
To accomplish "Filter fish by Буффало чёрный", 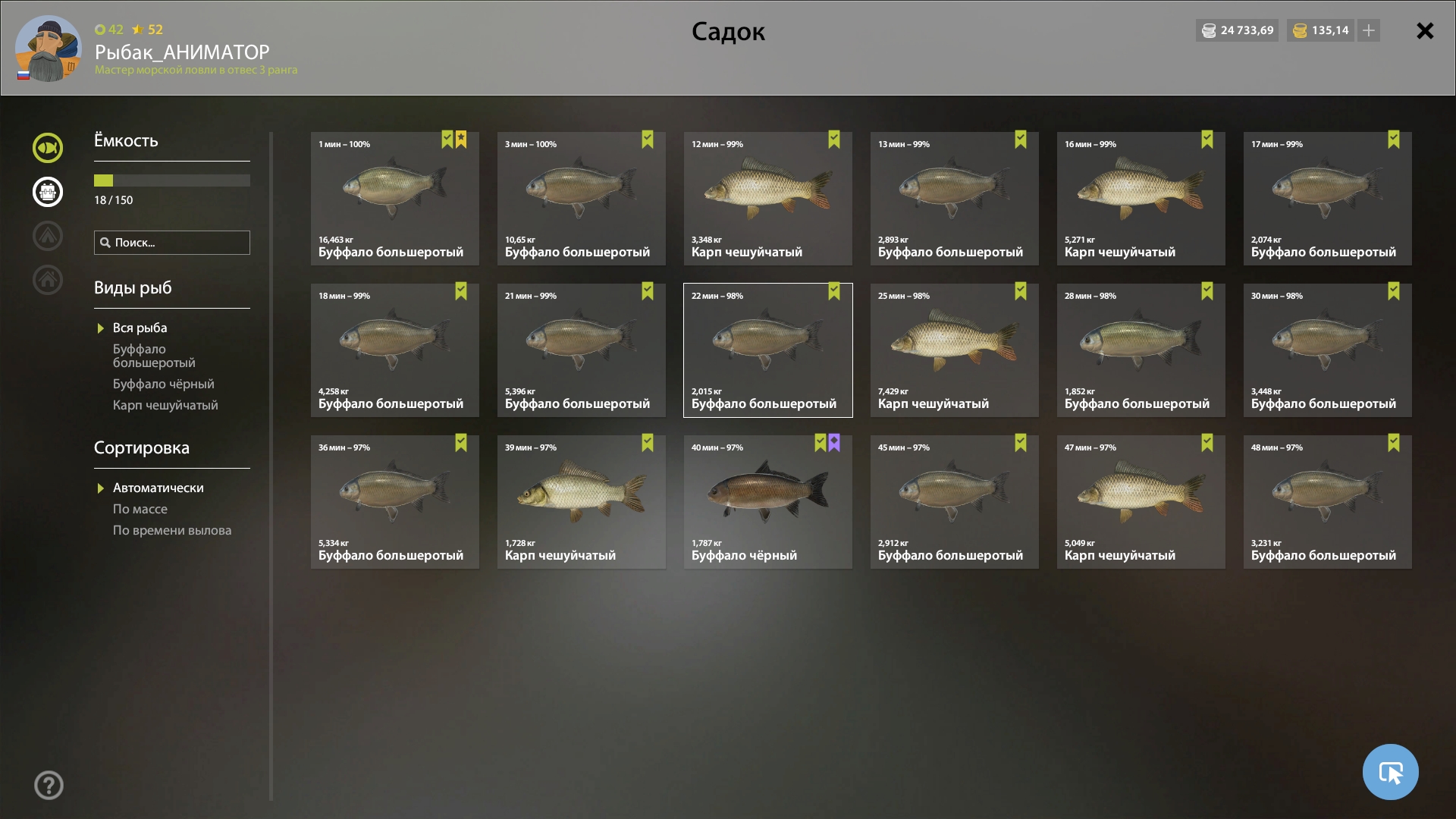I will [163, 384].
